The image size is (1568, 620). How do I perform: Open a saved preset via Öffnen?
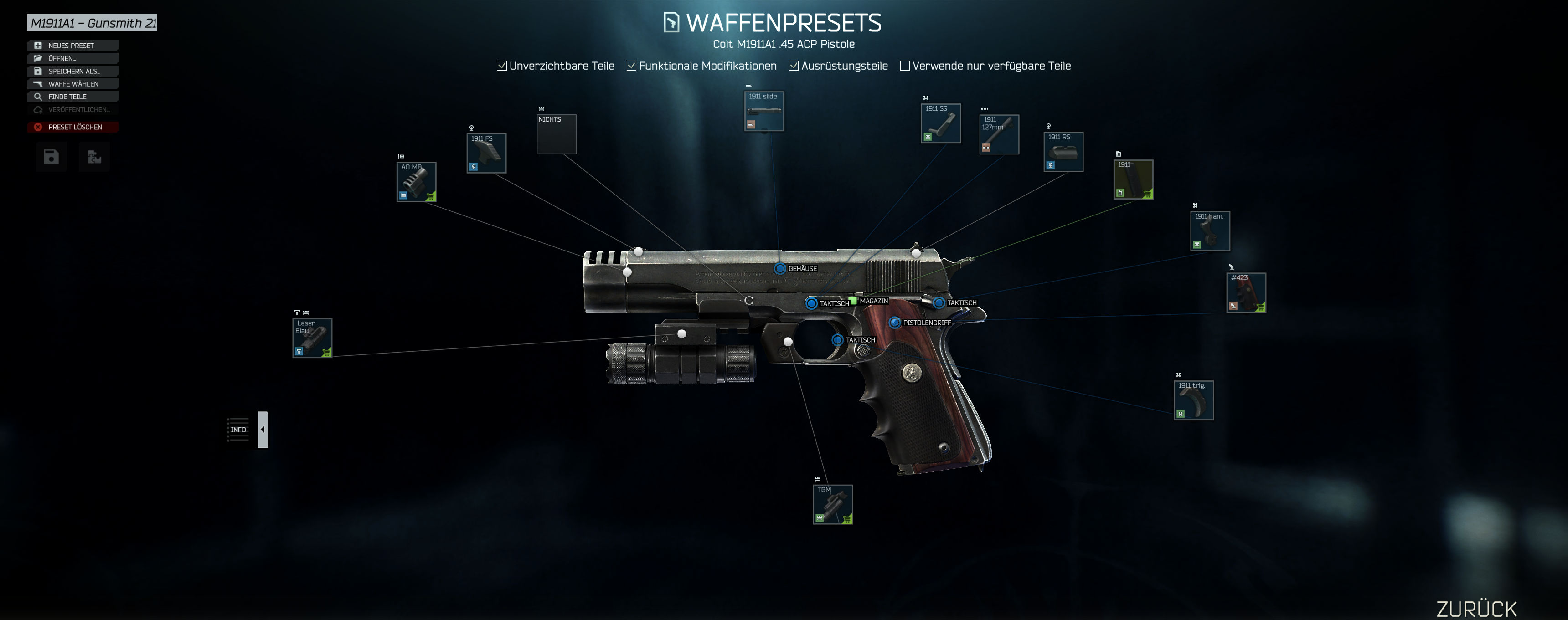click(72, 58)
